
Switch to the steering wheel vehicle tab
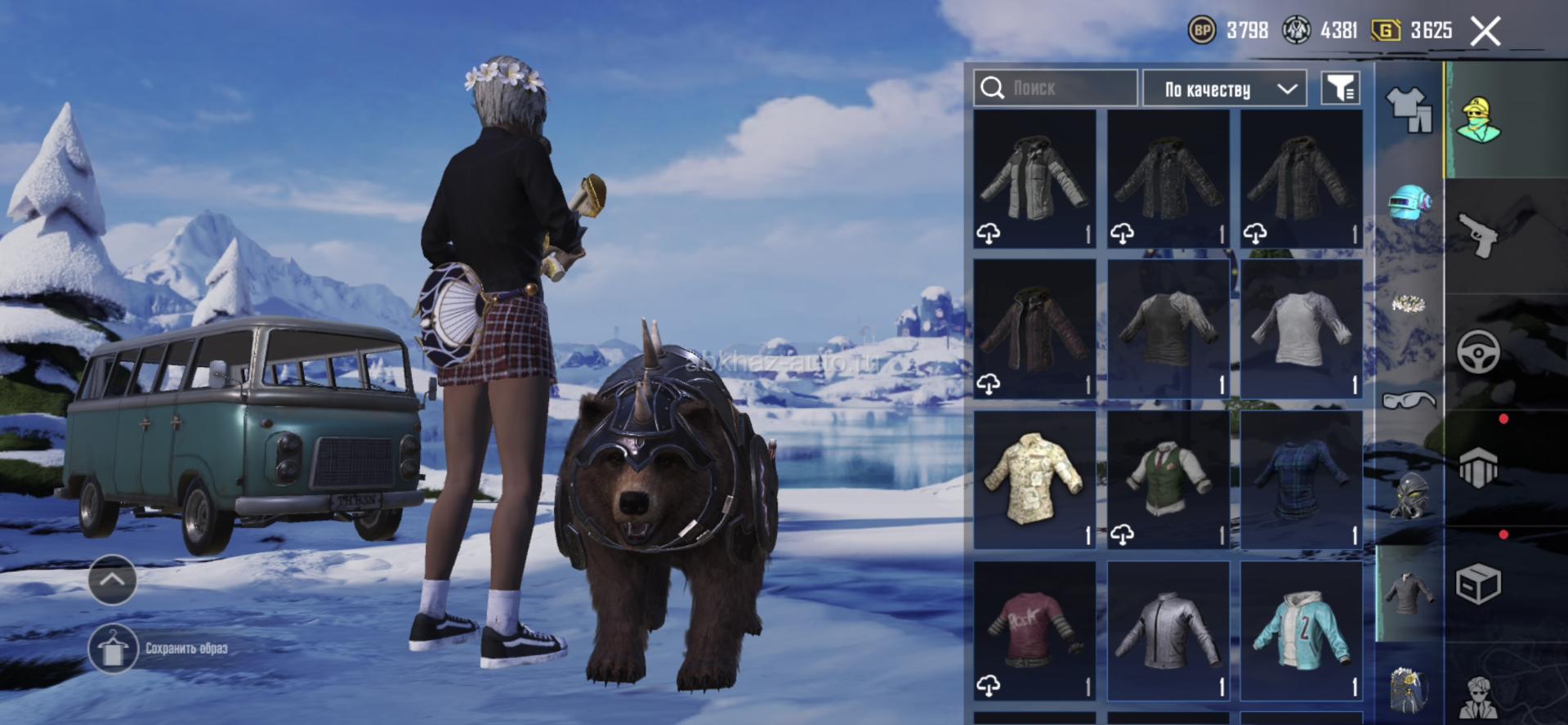(x=1478, y=352)
